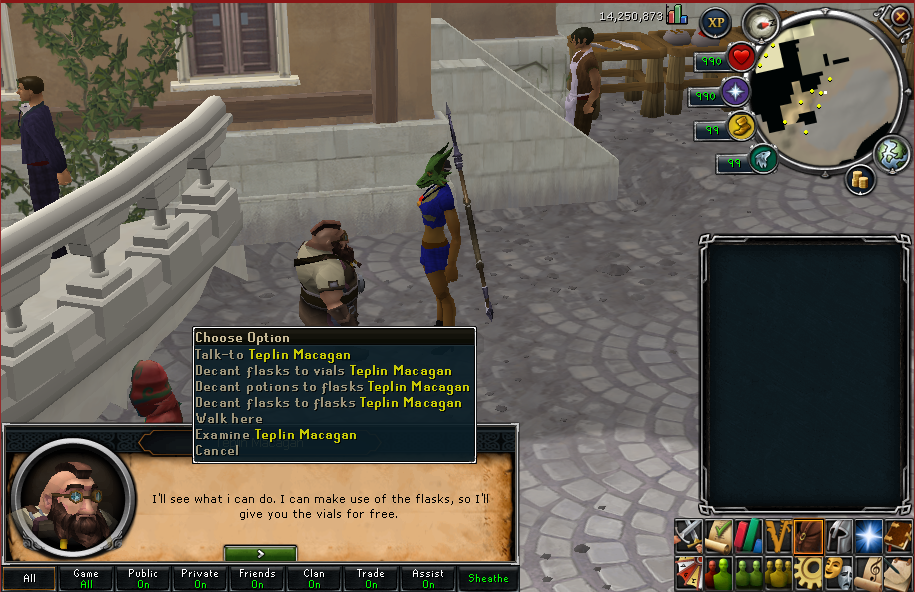The height and width of the screenshot is (592, 915).
Task: Switch to the Clan chat filter tab
Action: pyautogui.click(x=314, y=578)
